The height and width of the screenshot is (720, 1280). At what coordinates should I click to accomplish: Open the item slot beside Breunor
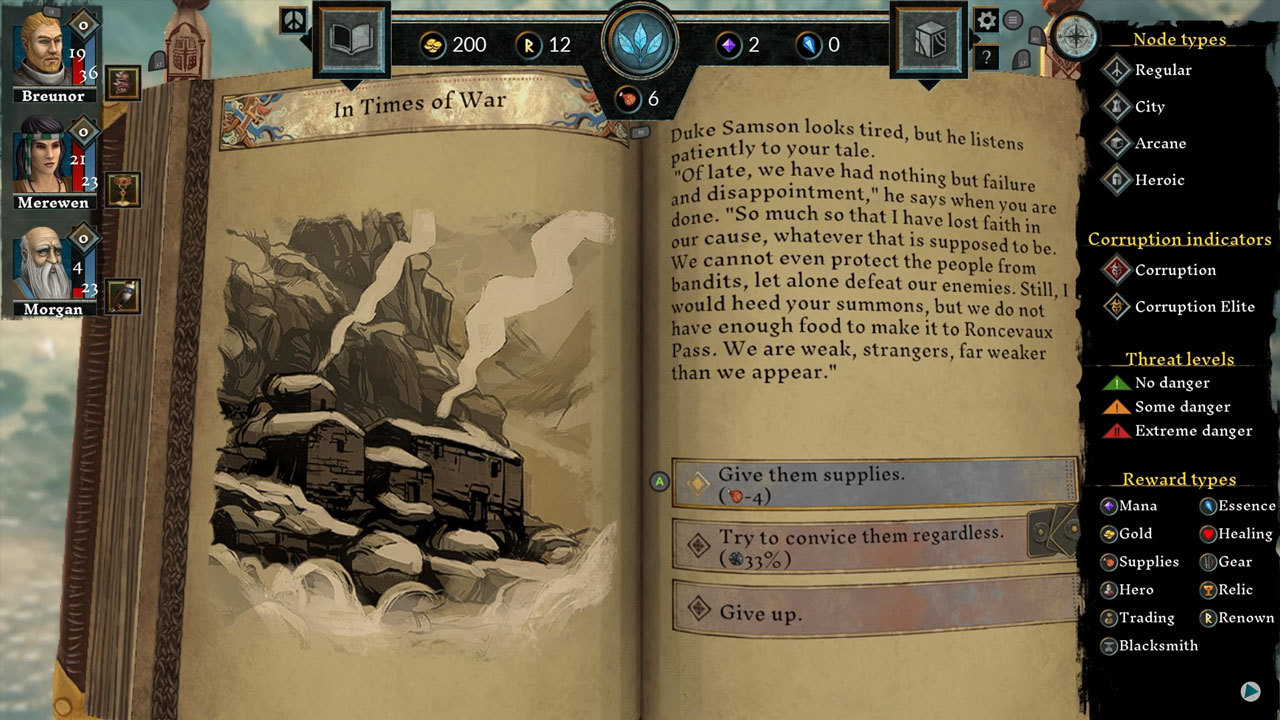coord(123,83)
